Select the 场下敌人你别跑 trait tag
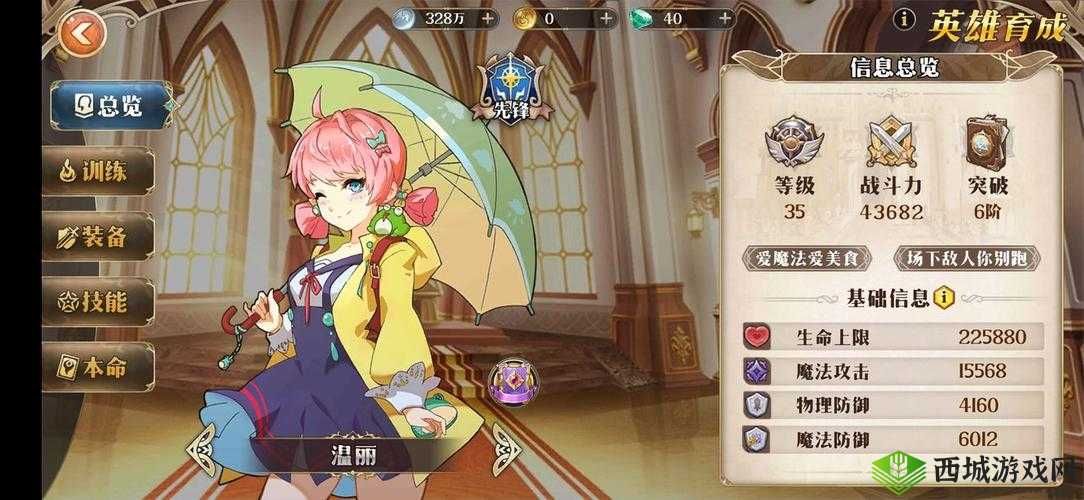Viewport: 1084px width, 500px height. pyautogui.click(x=964, y=258)
